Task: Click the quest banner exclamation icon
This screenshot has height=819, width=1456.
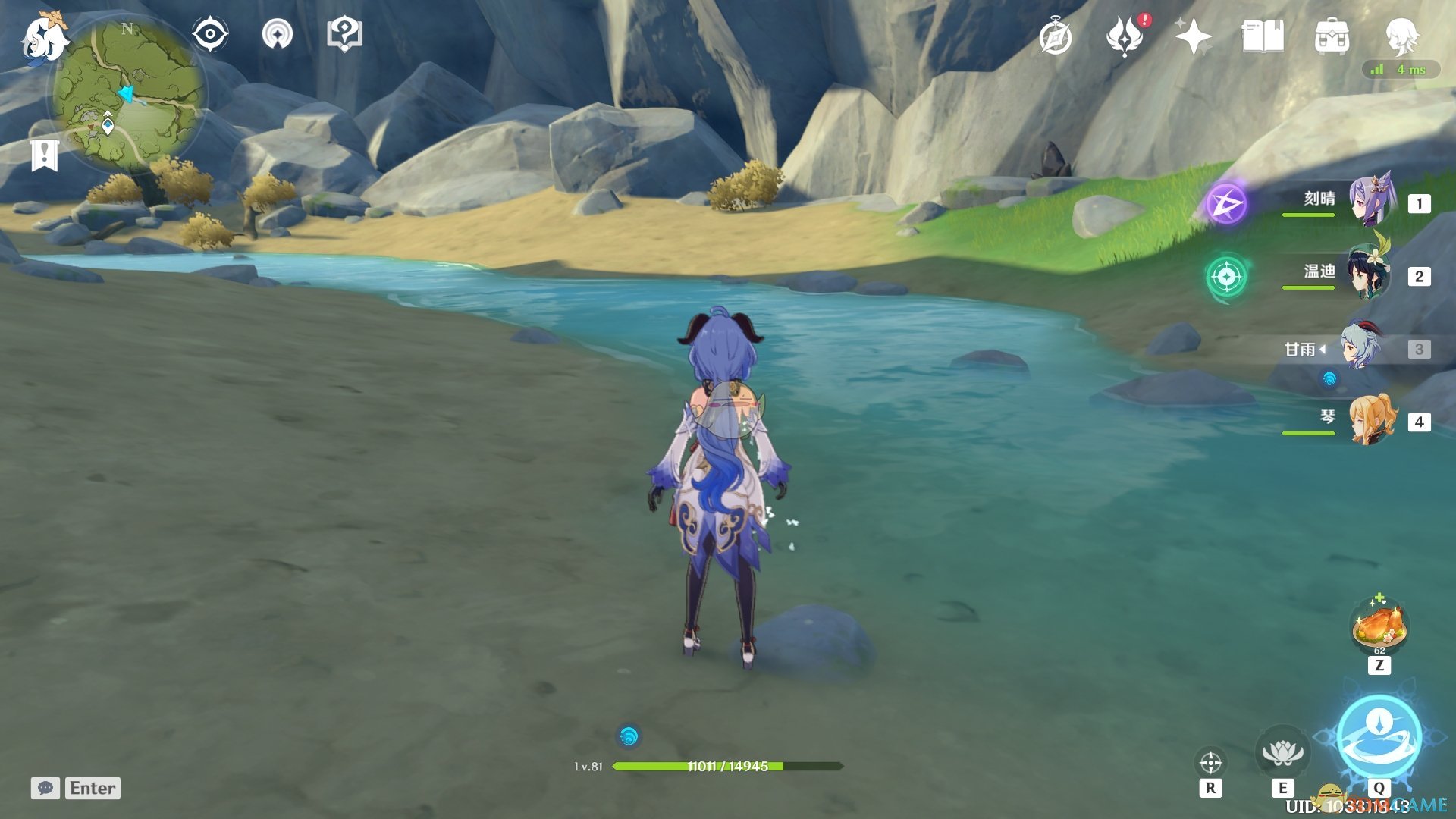Action: point(45,154)
